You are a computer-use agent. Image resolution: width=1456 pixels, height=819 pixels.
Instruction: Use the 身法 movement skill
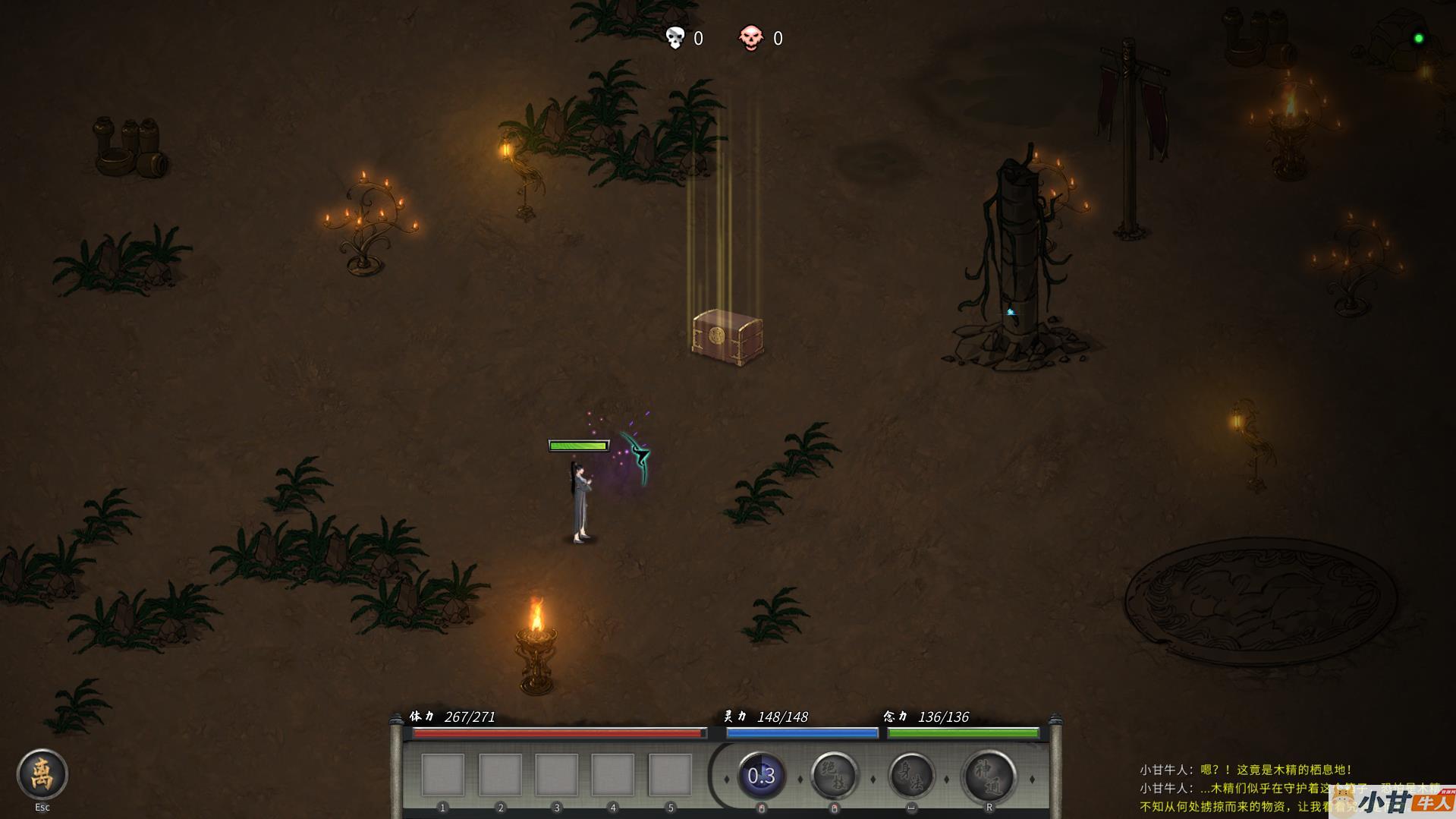coord(911,776)
